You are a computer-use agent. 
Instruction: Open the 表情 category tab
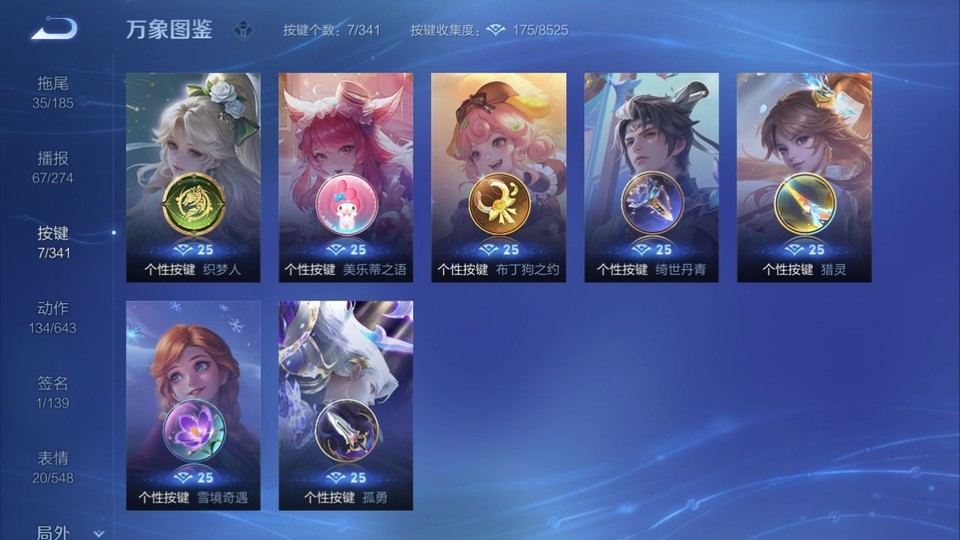tap(54, 466)
